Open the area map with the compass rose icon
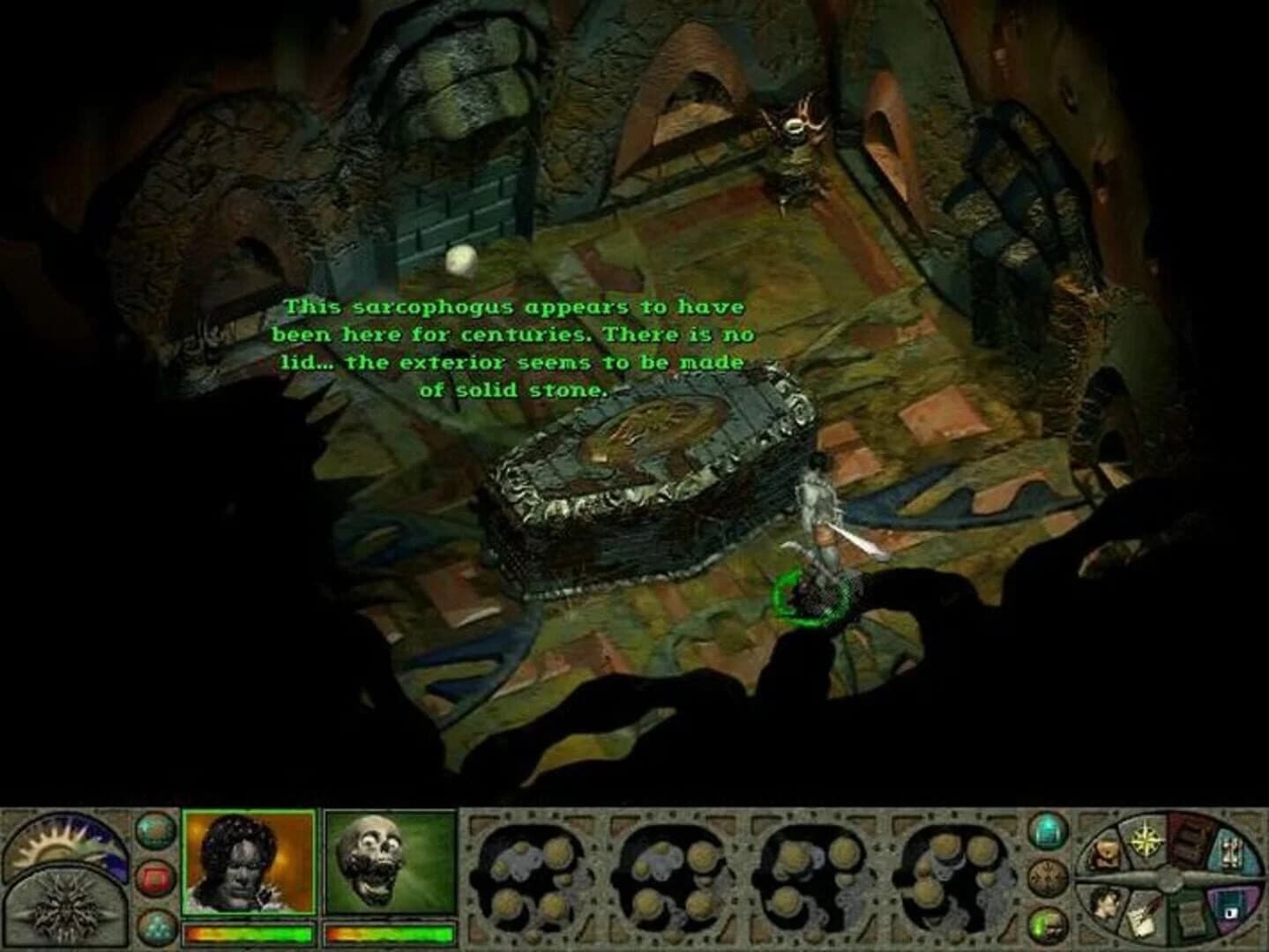This screenshot has height=952, width=1269. point(1146,839)
